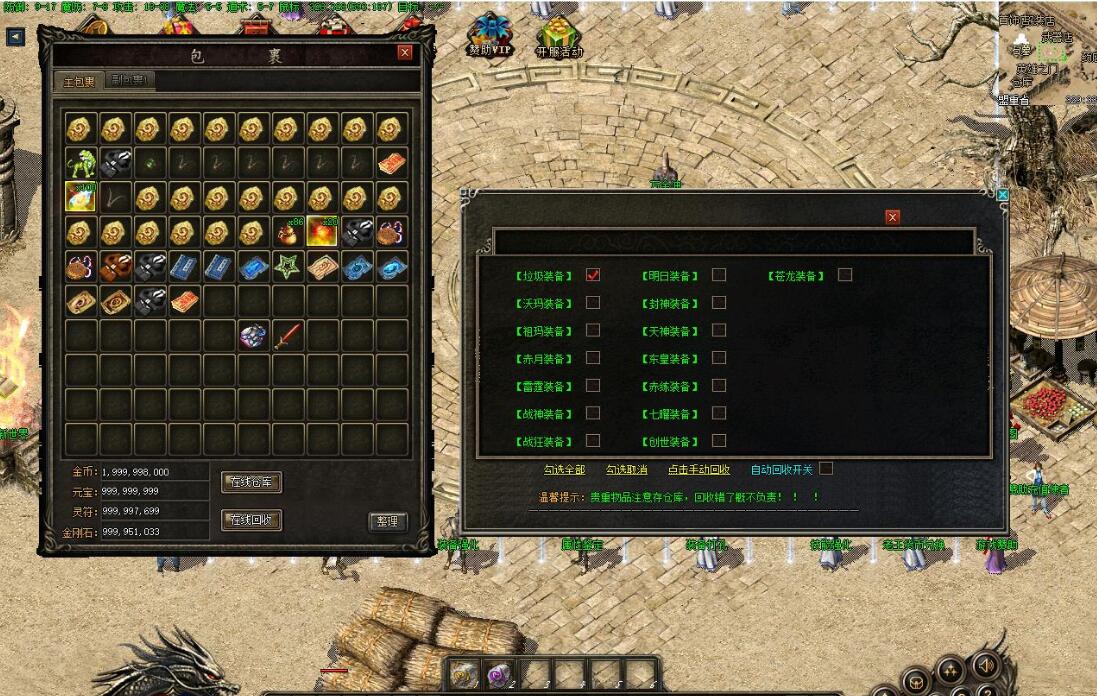Close the recycling panel with red X
This screenshot has height=696, width=1097.
(x=892, y=217)
